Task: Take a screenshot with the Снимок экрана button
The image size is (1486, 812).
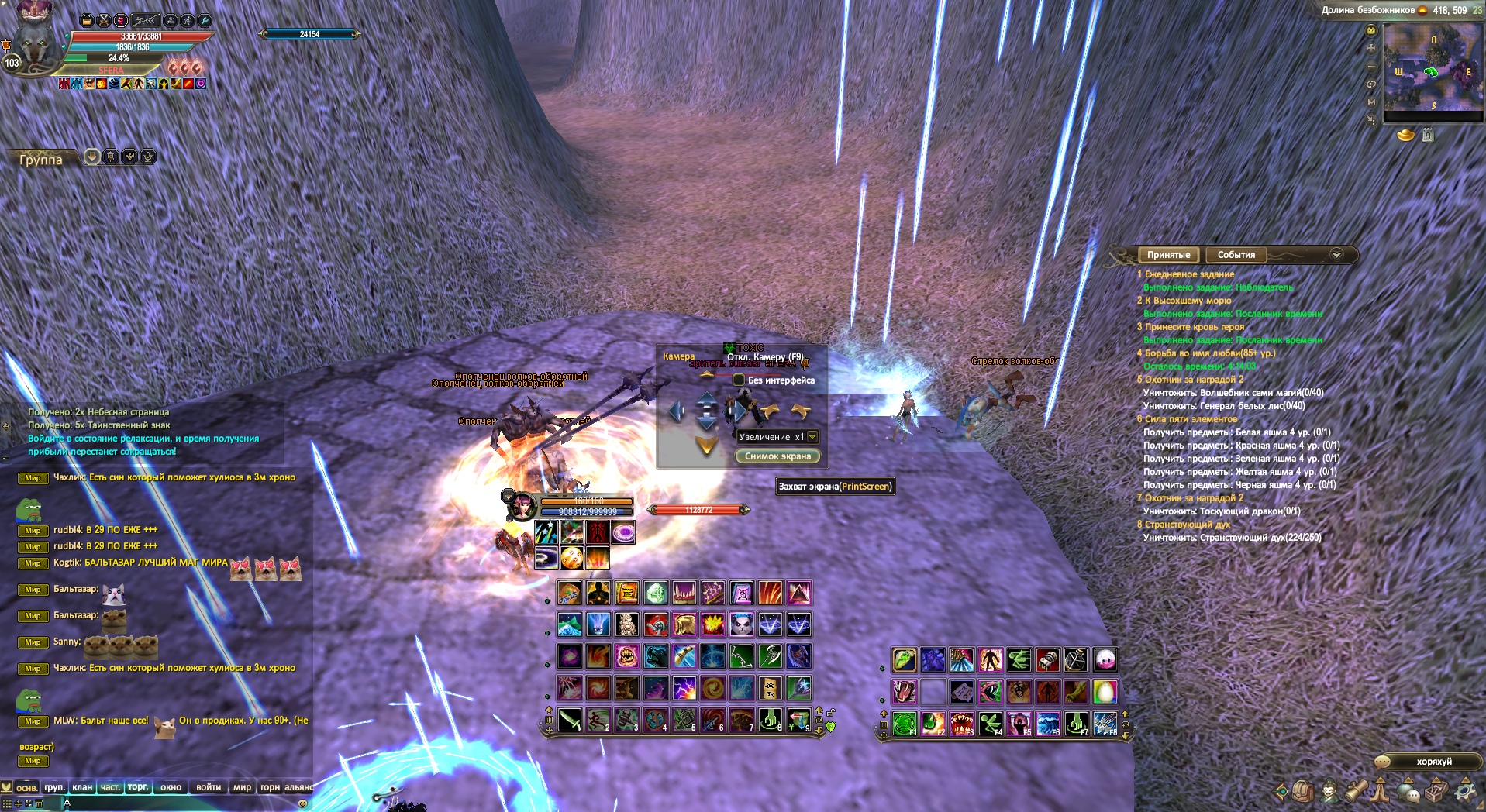Action: [777, 456]
